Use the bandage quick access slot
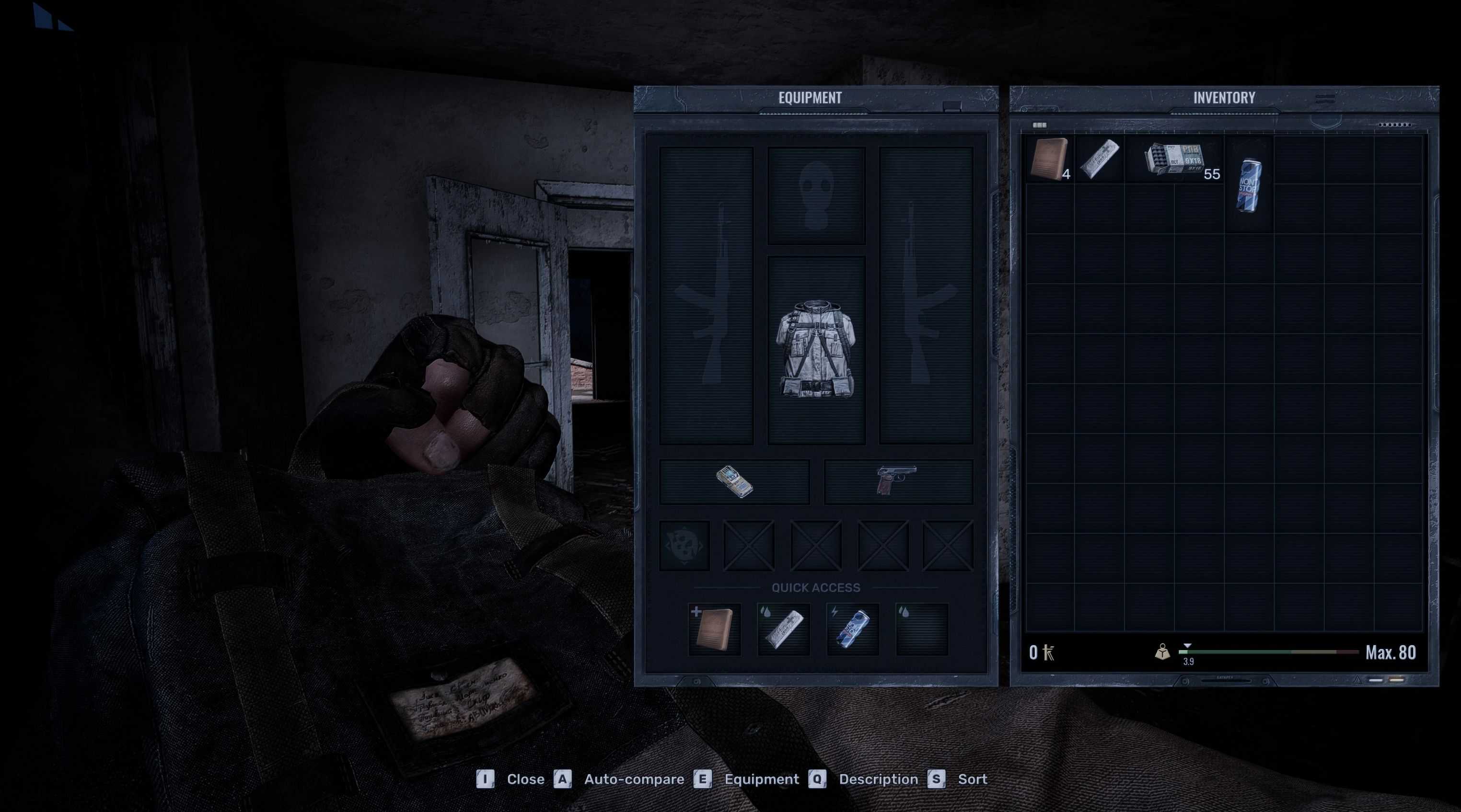The width and height of the screenshot is (1461, 812). pyautogui.click(x=784, y=629)
